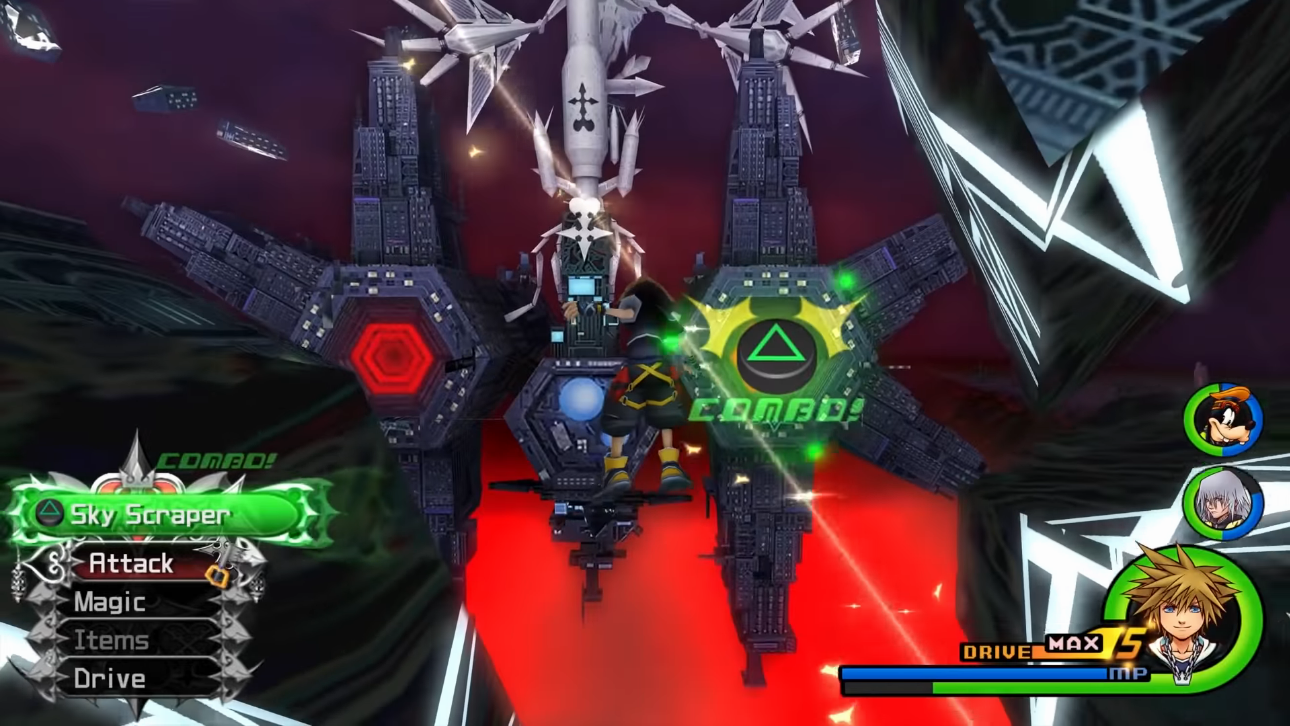Open the Magic command

pos(109,602)
